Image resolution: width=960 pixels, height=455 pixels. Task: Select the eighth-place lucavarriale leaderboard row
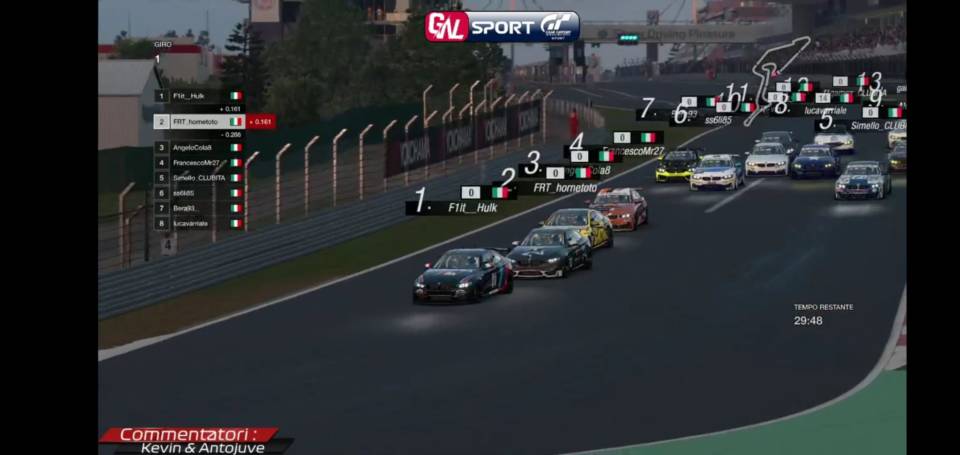point(198,223)
